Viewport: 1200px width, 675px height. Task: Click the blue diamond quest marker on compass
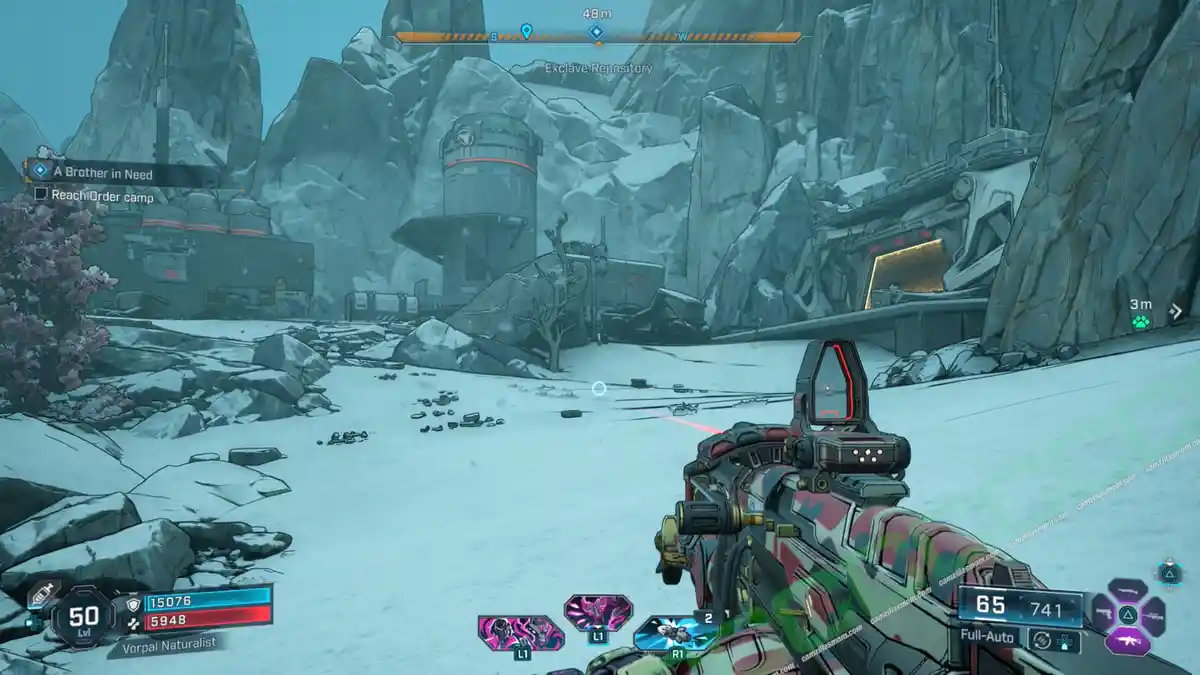coord(596,32)
